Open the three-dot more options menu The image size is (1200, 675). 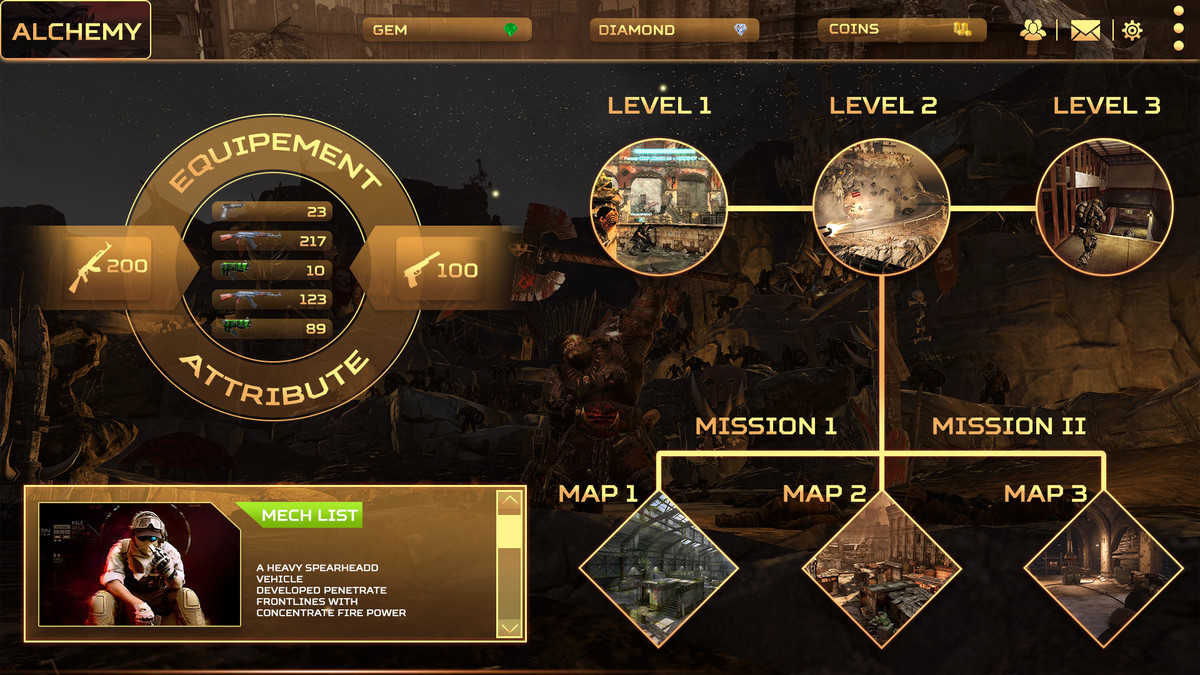pyautogui.click(x=1178, y=30)
